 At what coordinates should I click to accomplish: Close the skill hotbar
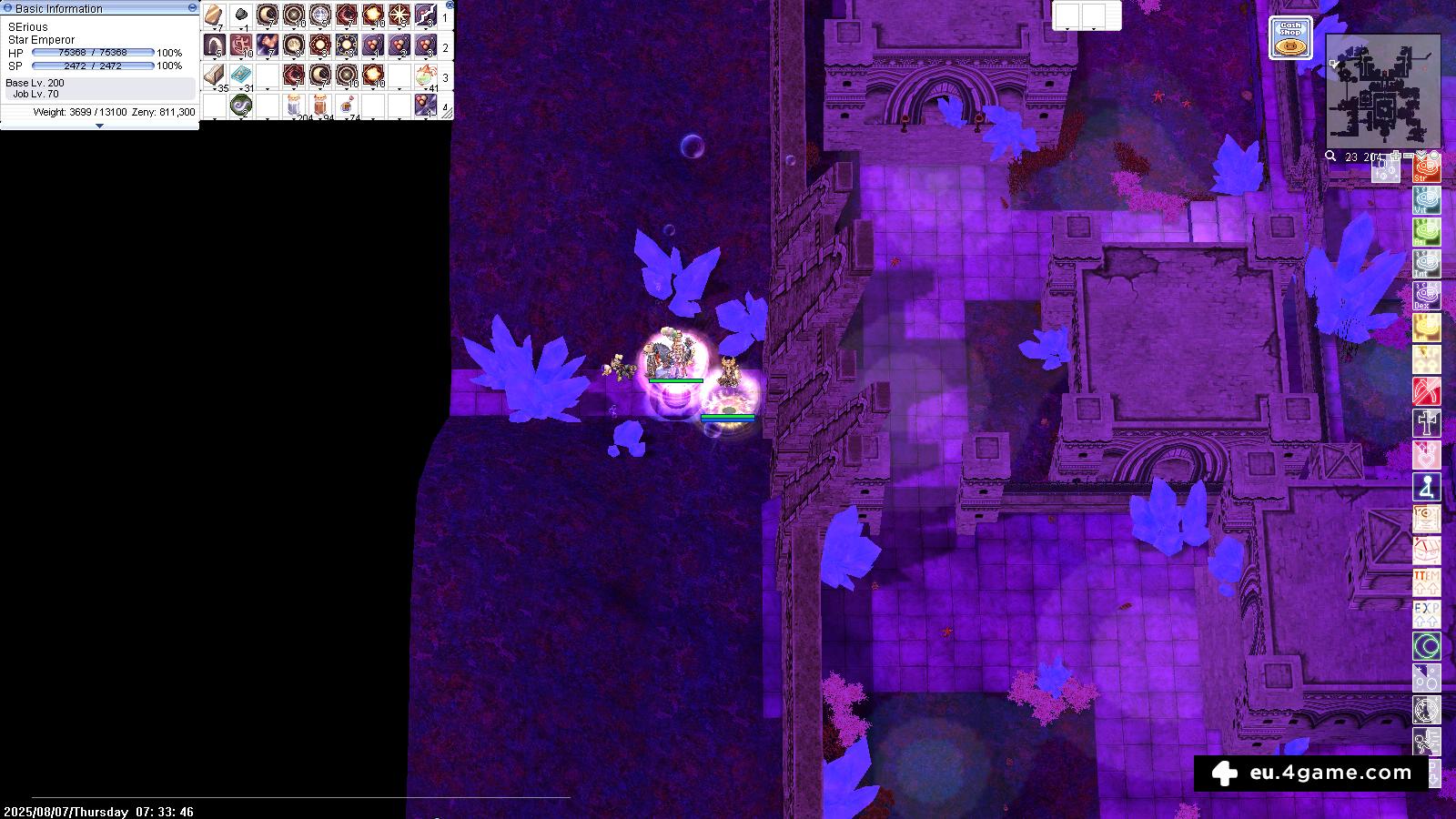[450, 5]
